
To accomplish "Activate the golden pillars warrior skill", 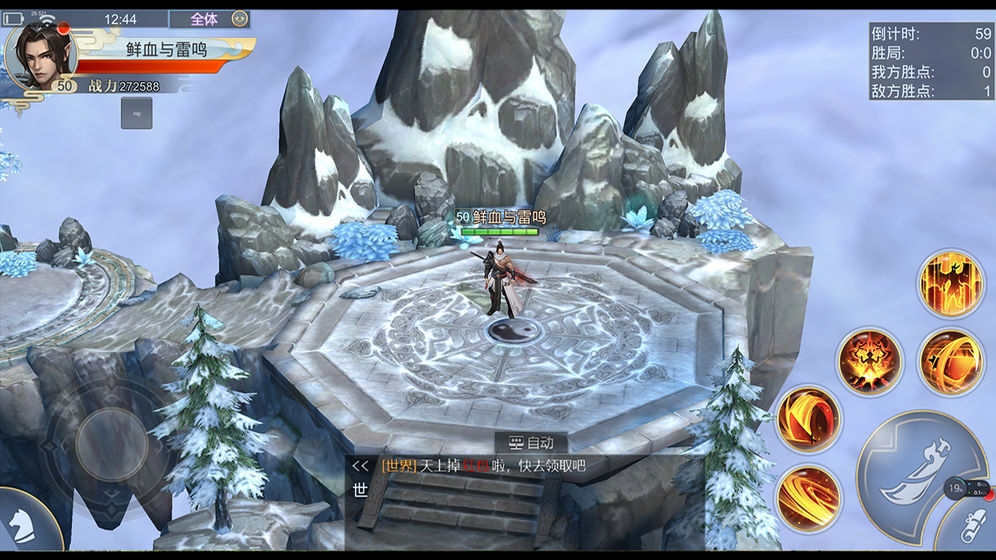I will (950, 284).
